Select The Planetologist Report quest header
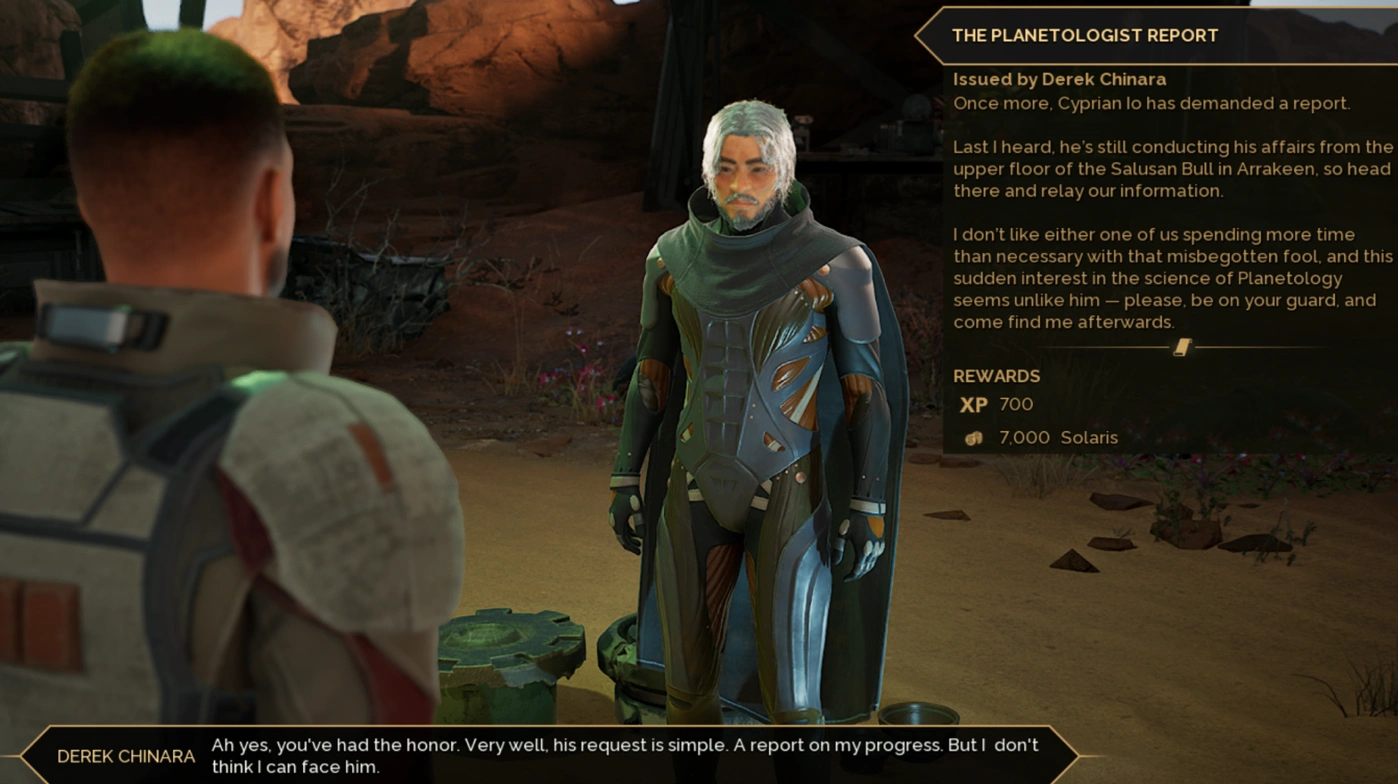 tap(1085, 36)
